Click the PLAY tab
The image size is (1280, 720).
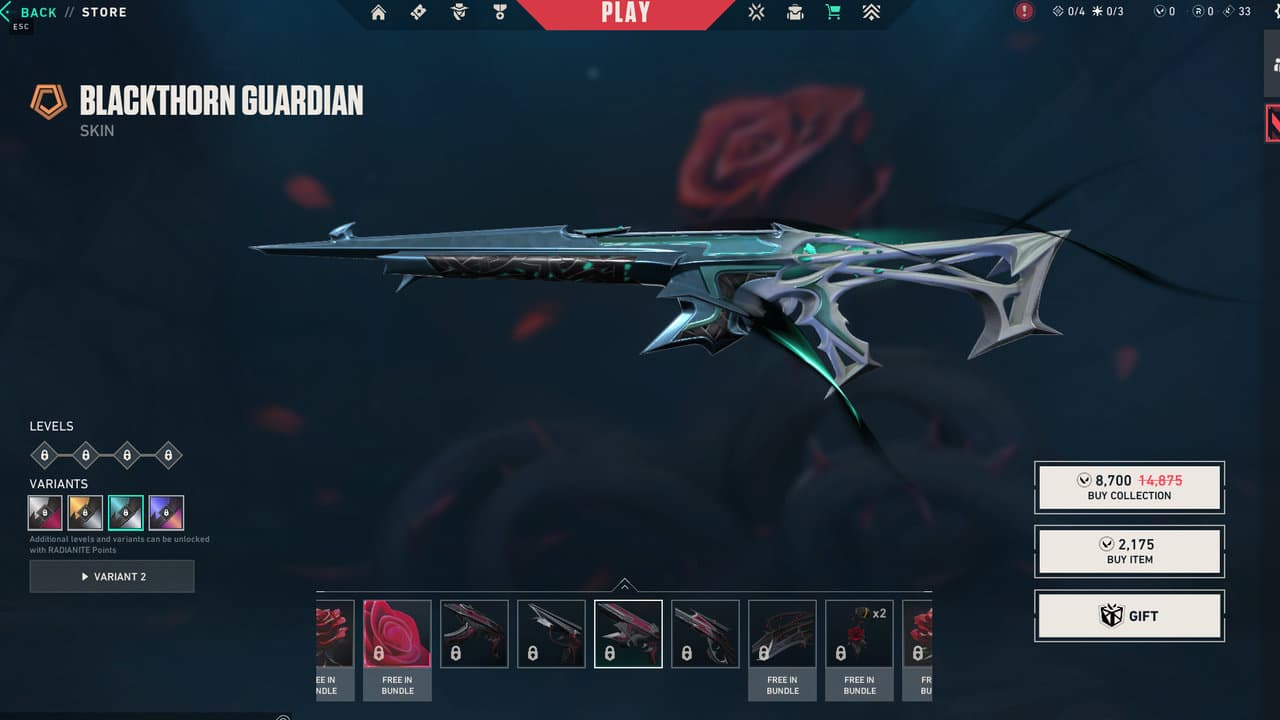(x=627, y=13)
